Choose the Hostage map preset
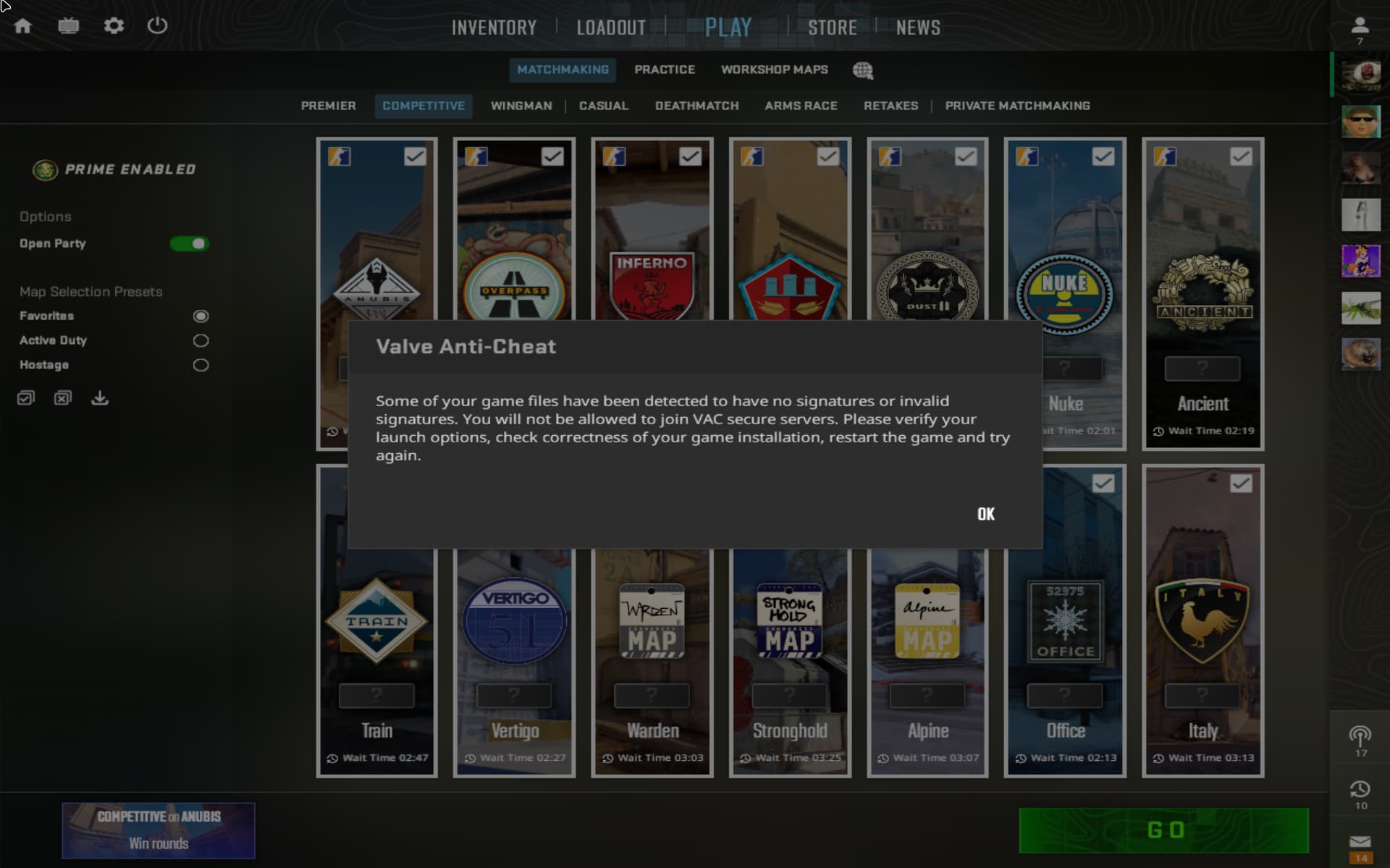 point(201,365)
